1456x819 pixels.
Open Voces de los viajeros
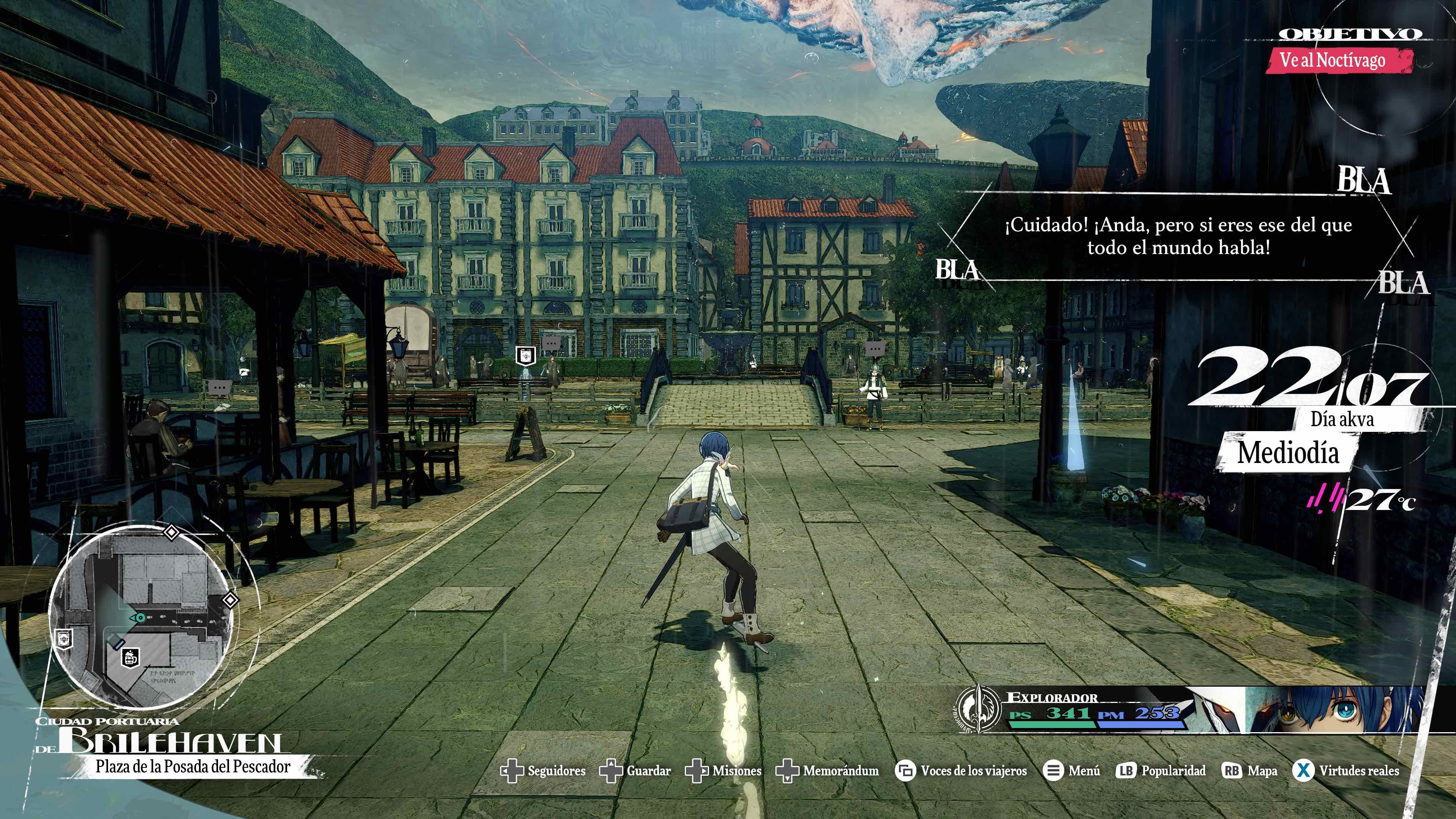point(961,771)
